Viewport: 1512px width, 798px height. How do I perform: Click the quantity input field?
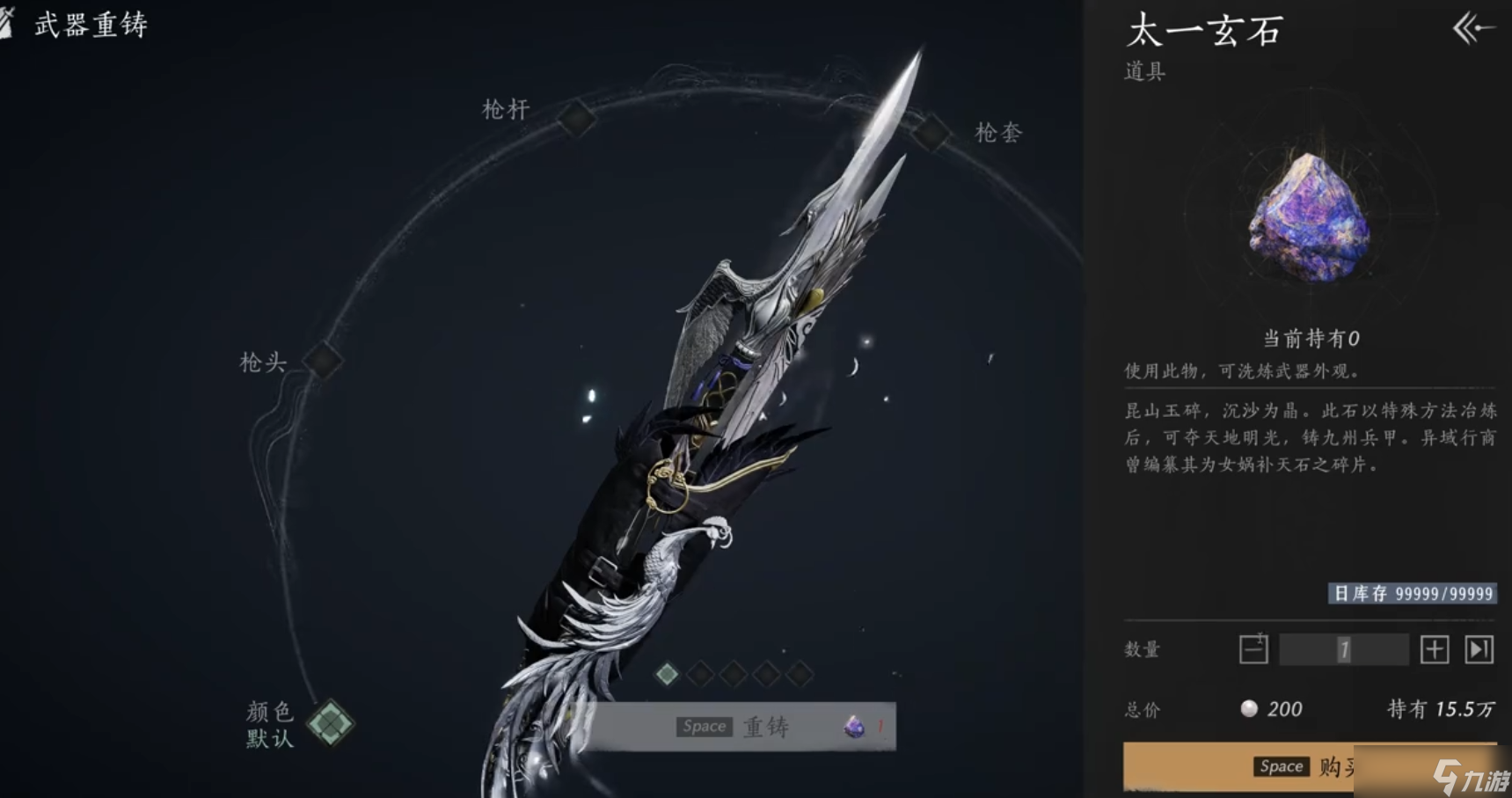pyautogui.click(x=1343, y=649)
